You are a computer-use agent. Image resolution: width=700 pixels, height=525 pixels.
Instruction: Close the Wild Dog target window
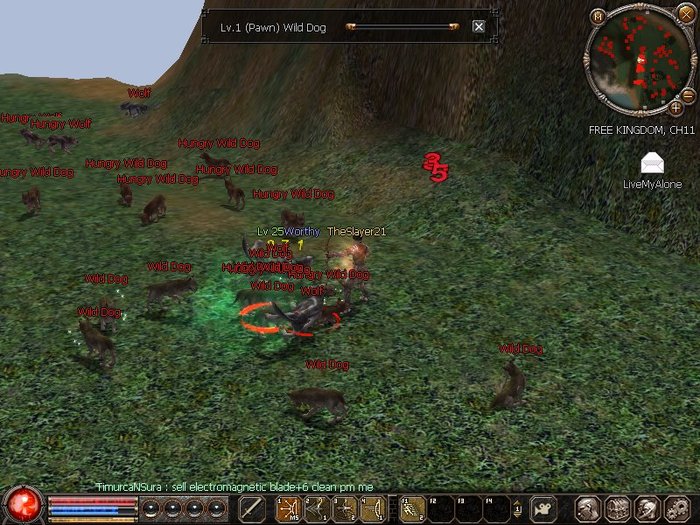pyautogui.click(x=478, y=27)
